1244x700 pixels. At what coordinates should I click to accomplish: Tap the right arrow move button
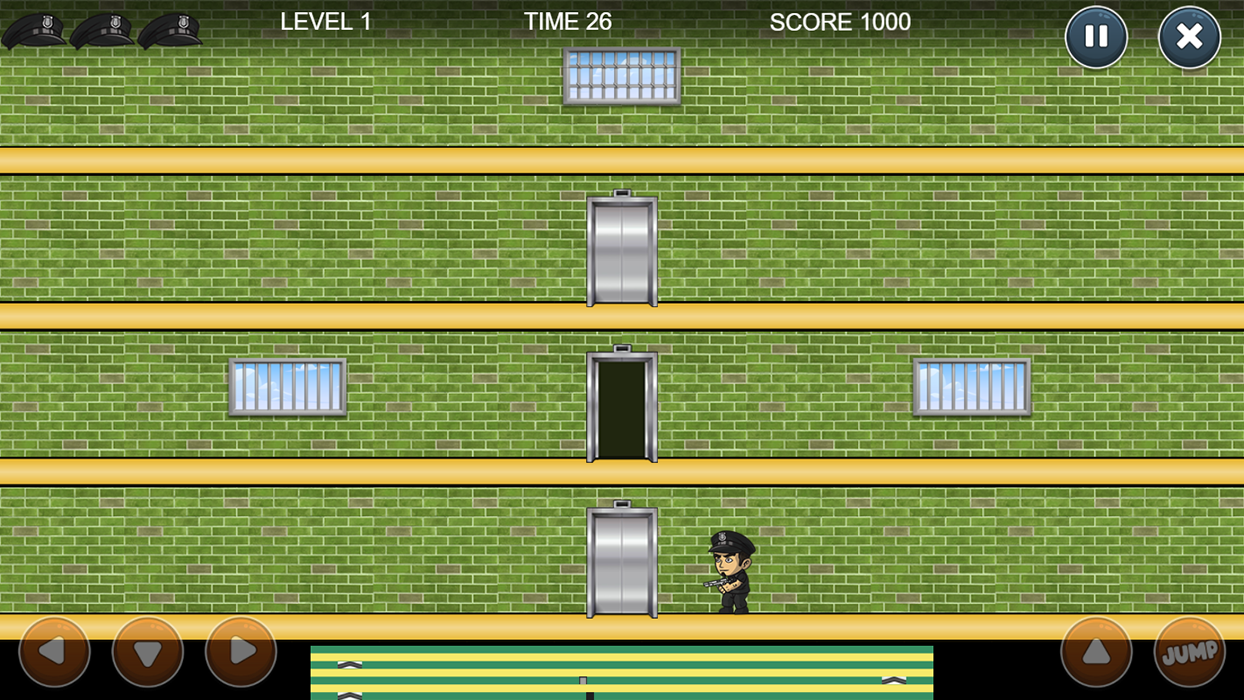(241, 652)
